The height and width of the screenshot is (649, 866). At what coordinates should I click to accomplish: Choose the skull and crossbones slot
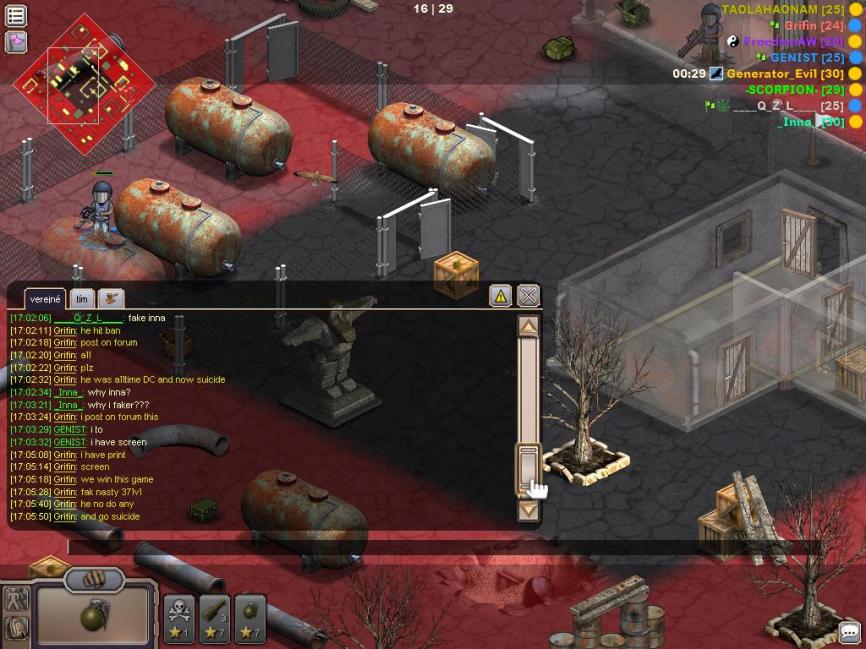179,619
